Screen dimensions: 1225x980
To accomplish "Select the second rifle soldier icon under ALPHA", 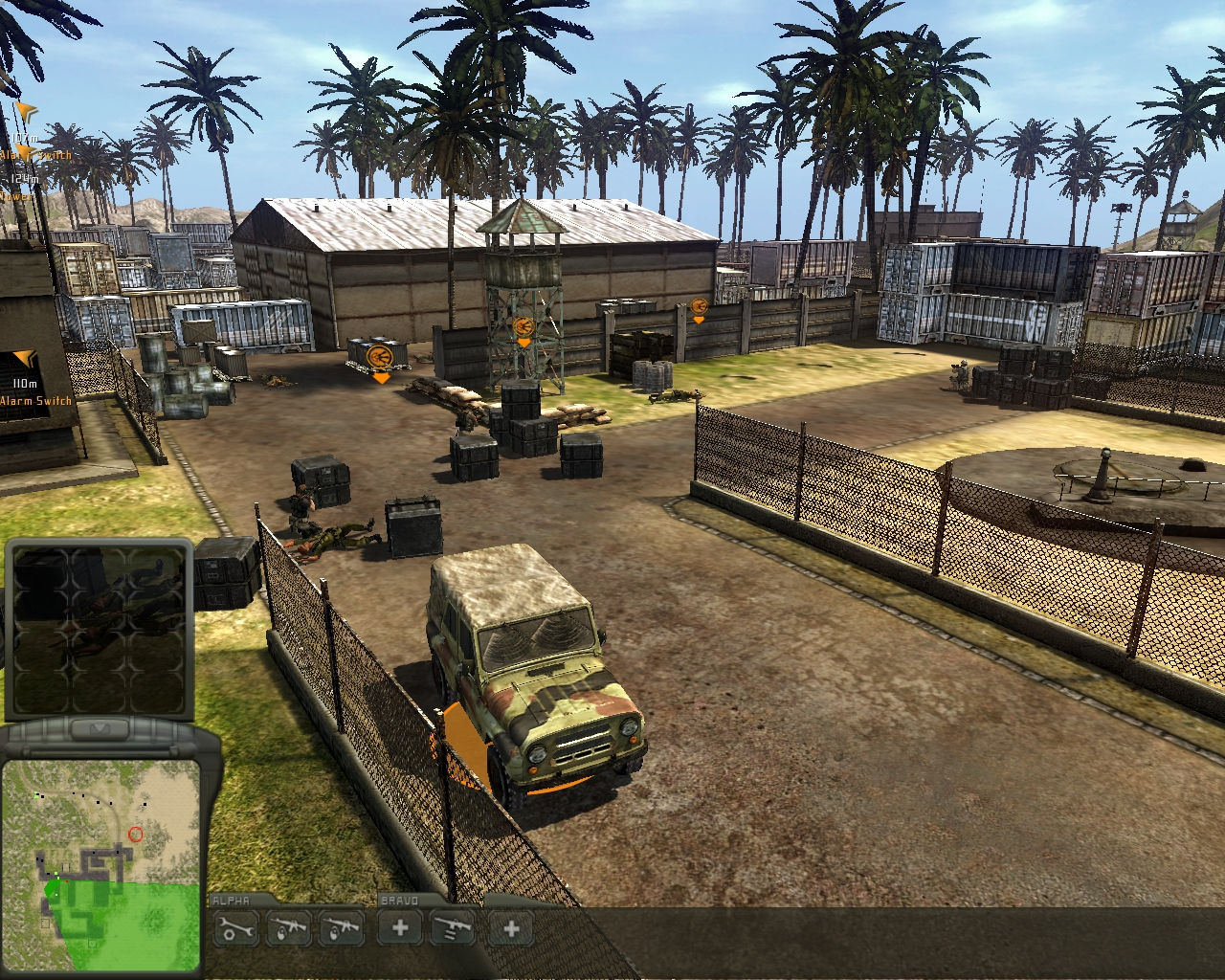I will [342, 929].
